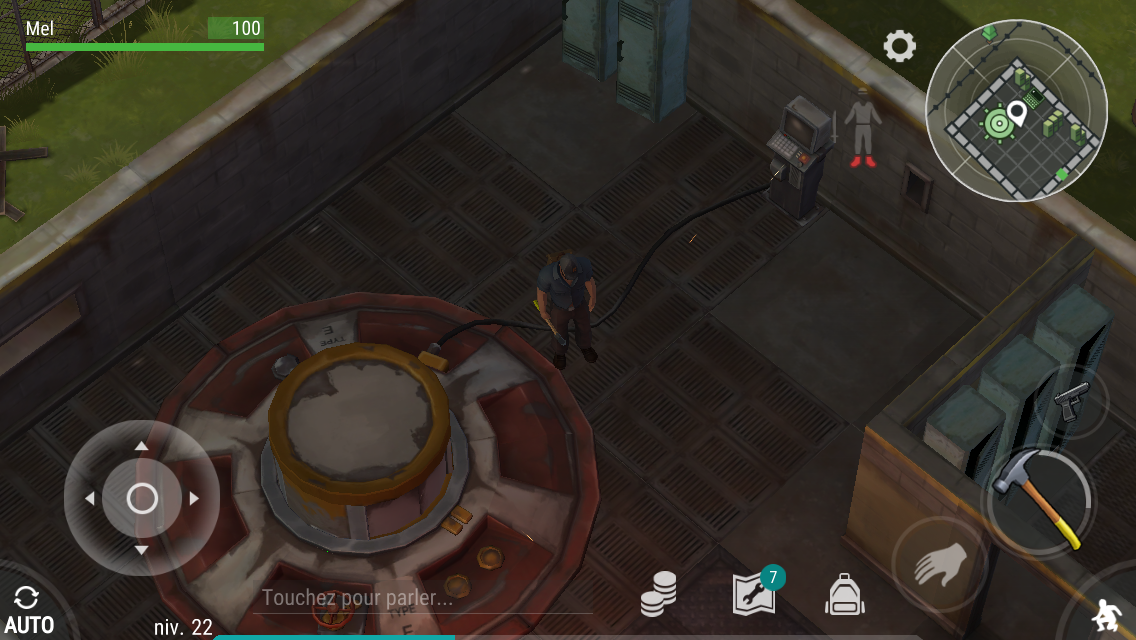
Task: Tap the virtual joystick center
Action: (142, 498)
